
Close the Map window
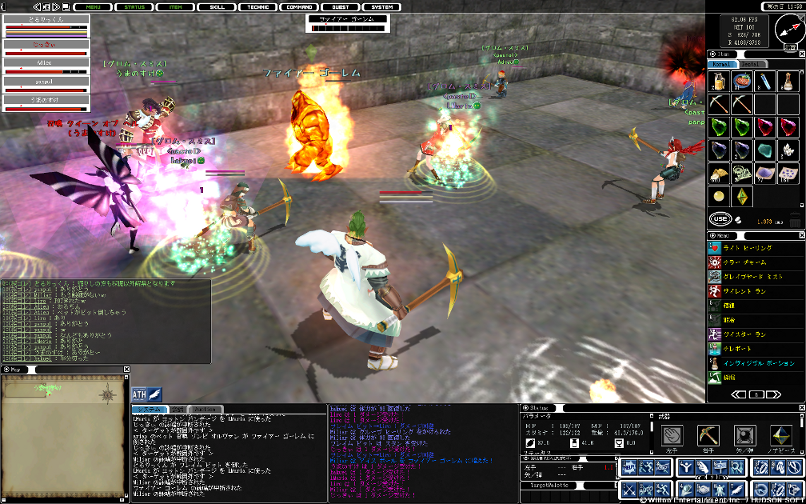coord(125,370)
